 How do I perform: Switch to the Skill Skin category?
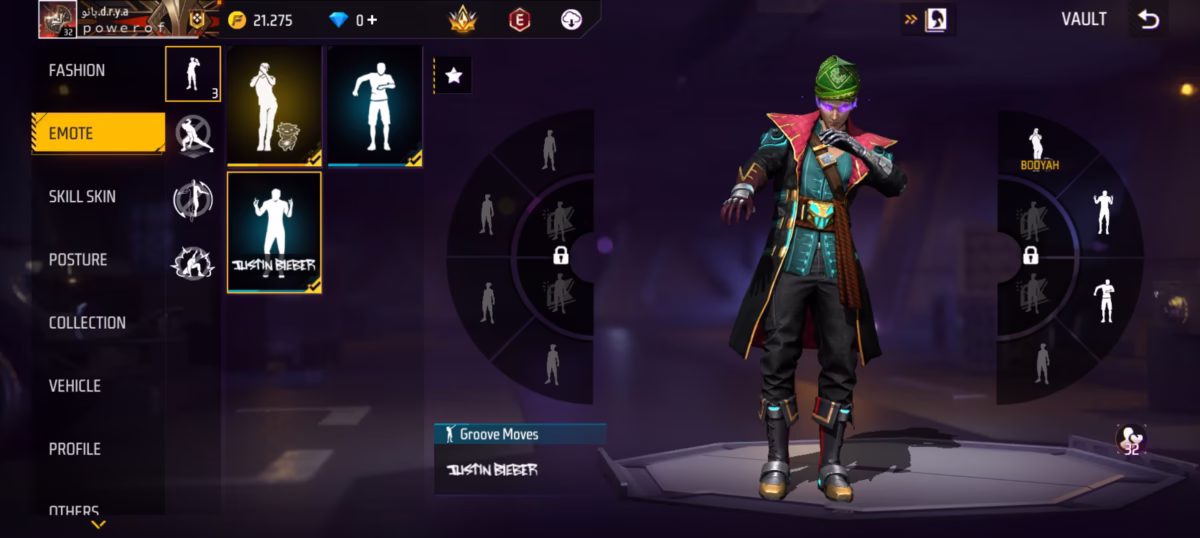(x=82, y=197)
